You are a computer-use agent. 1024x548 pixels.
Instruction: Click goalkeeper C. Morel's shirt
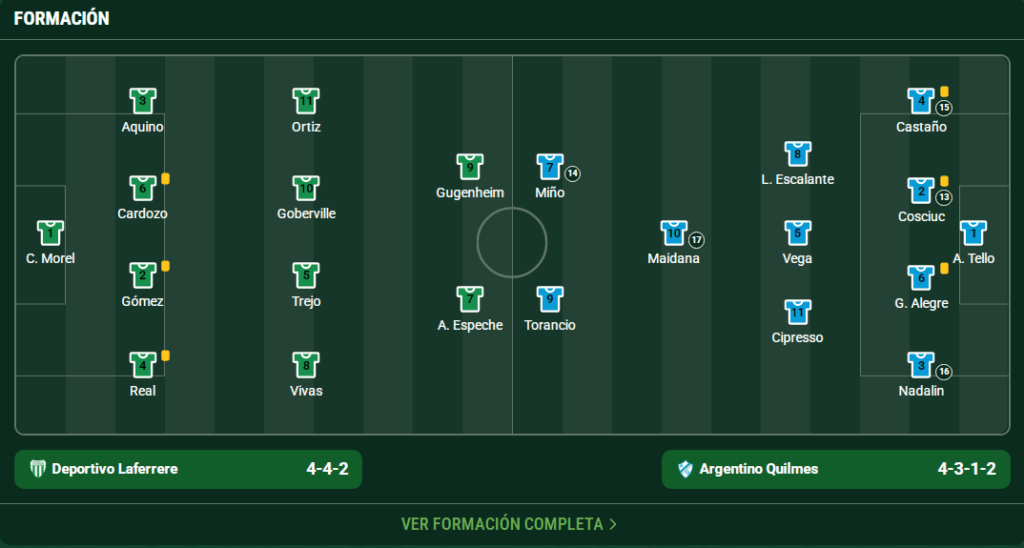(51, 233)
